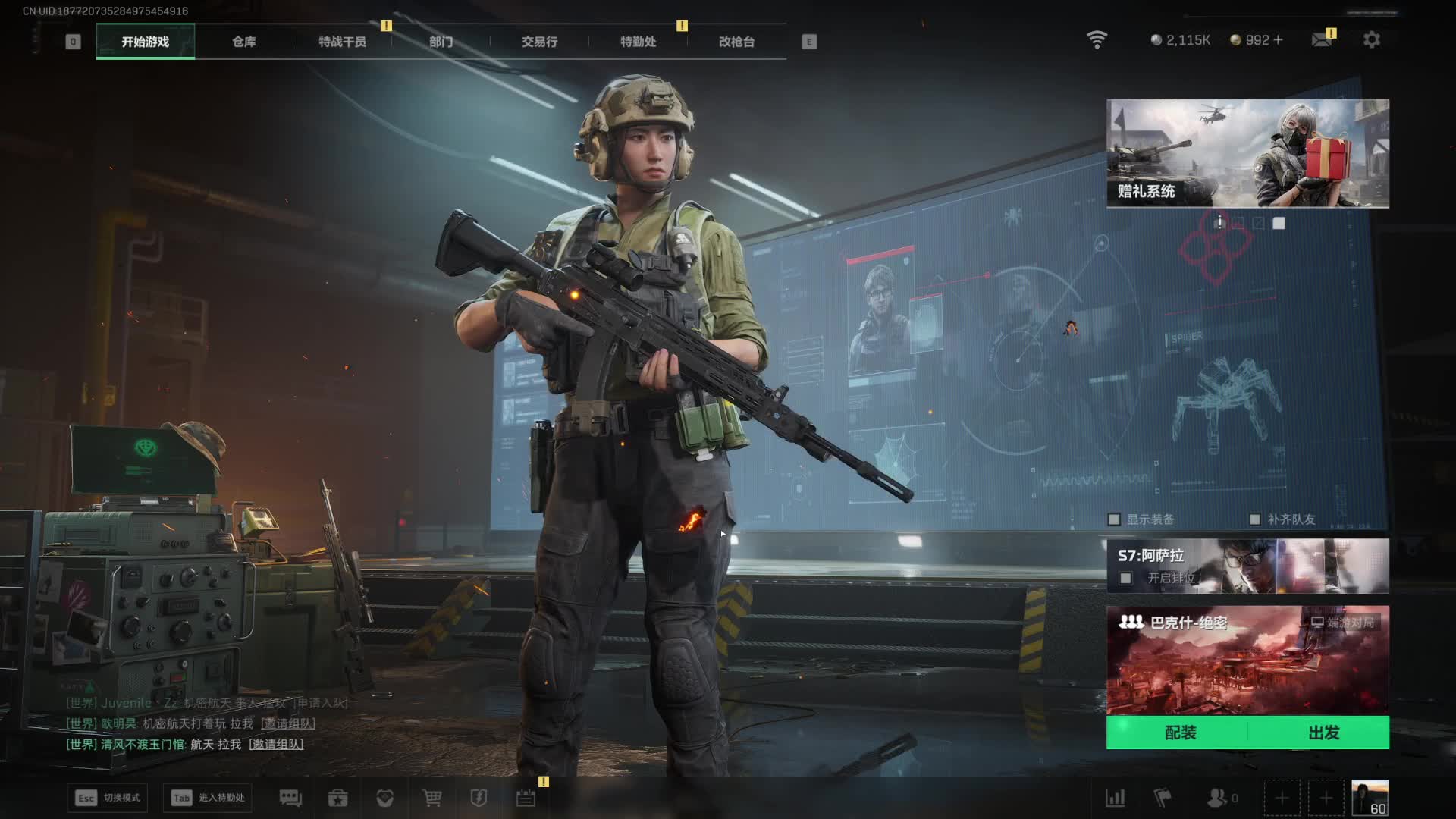Click the green 配装 button

click(x=1180, y=733)
